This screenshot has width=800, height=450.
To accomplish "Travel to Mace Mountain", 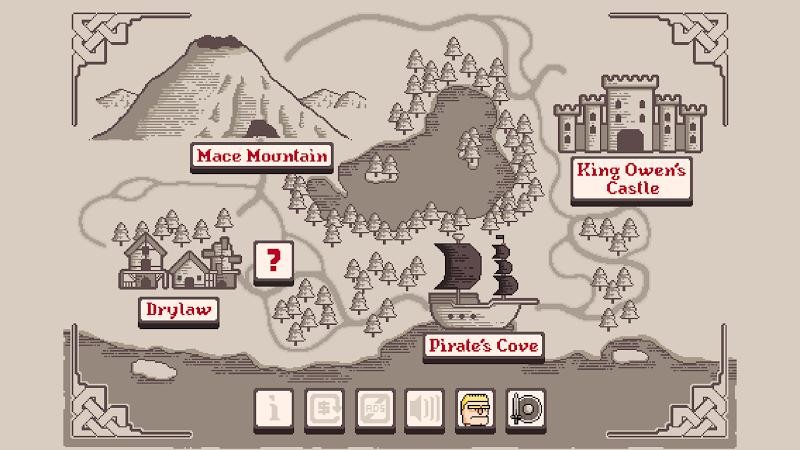I will 262,156.
